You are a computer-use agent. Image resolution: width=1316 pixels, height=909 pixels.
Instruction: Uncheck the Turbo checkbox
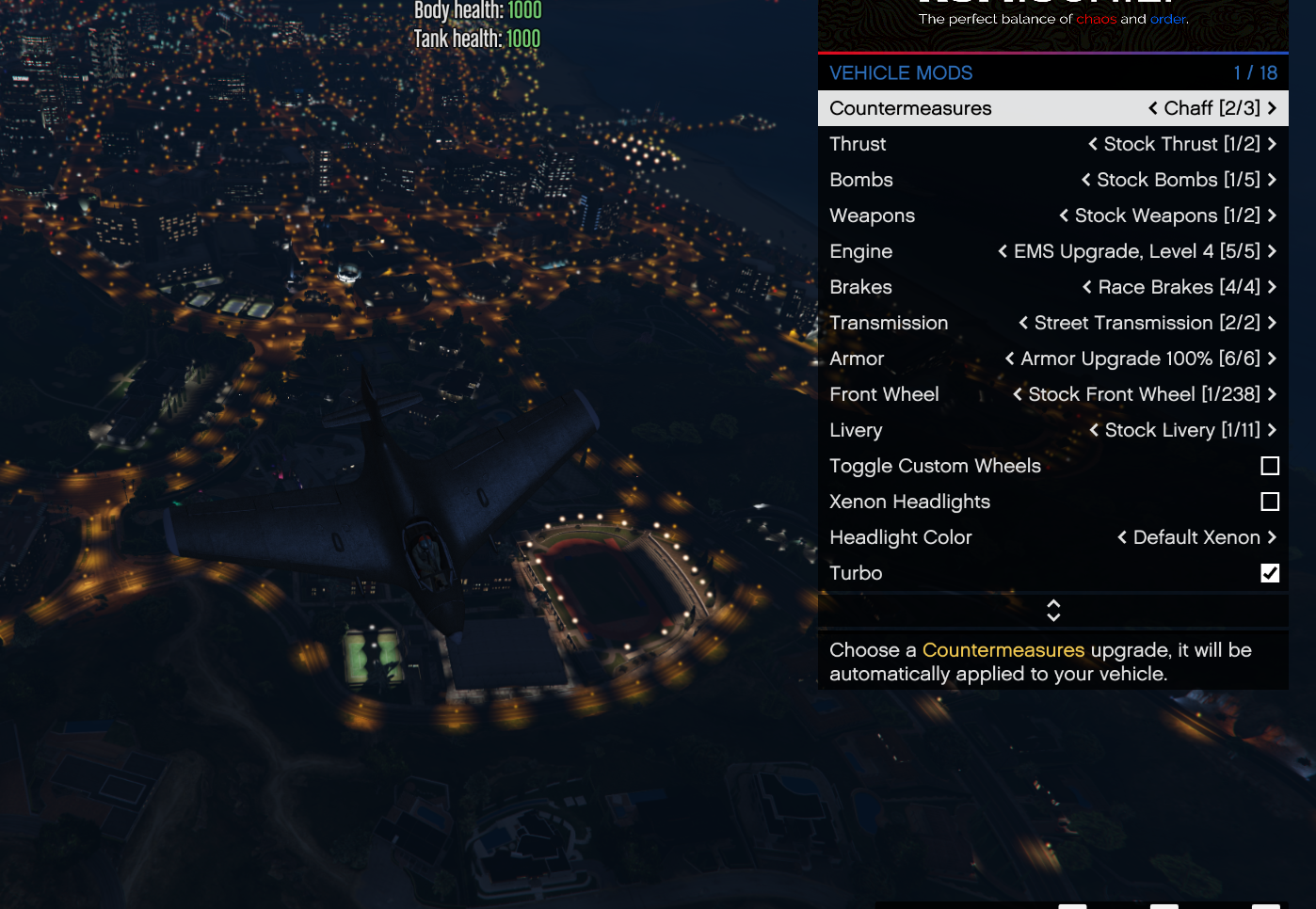pyautogui.click(x=1270, y=573)
